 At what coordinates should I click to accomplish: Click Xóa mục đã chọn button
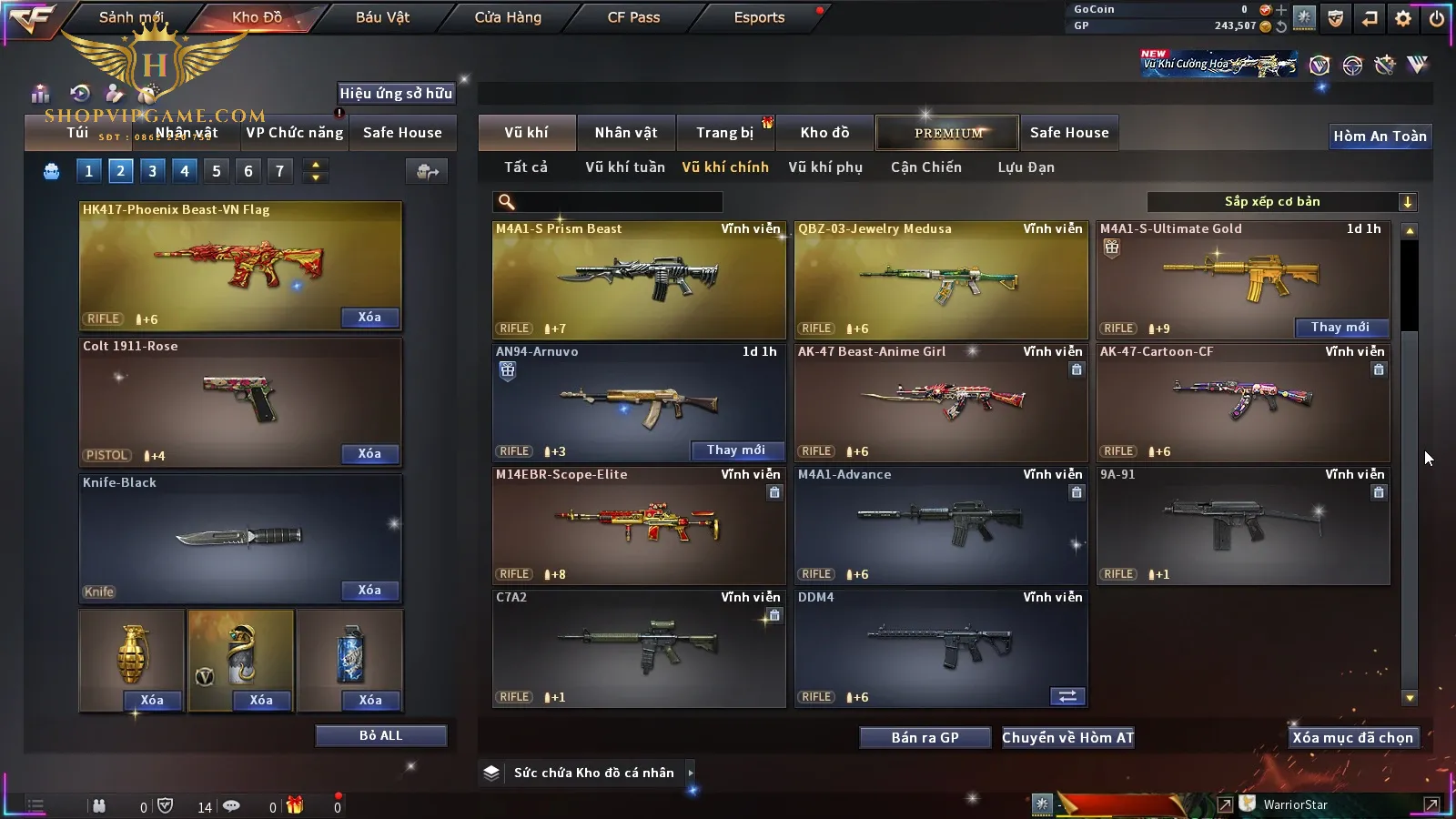coord(1352,738)
